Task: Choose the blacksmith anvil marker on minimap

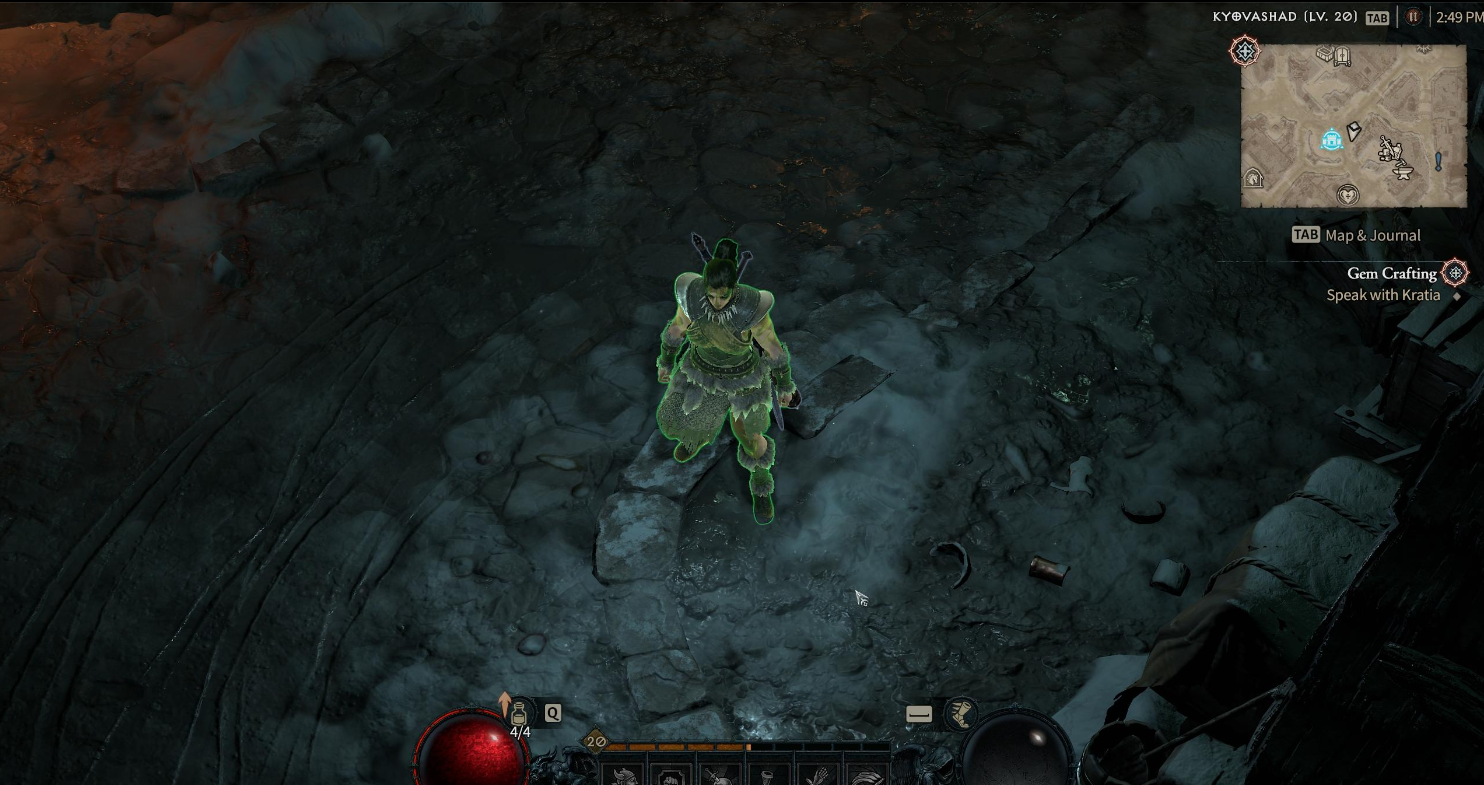Action: click(1404, 172)
